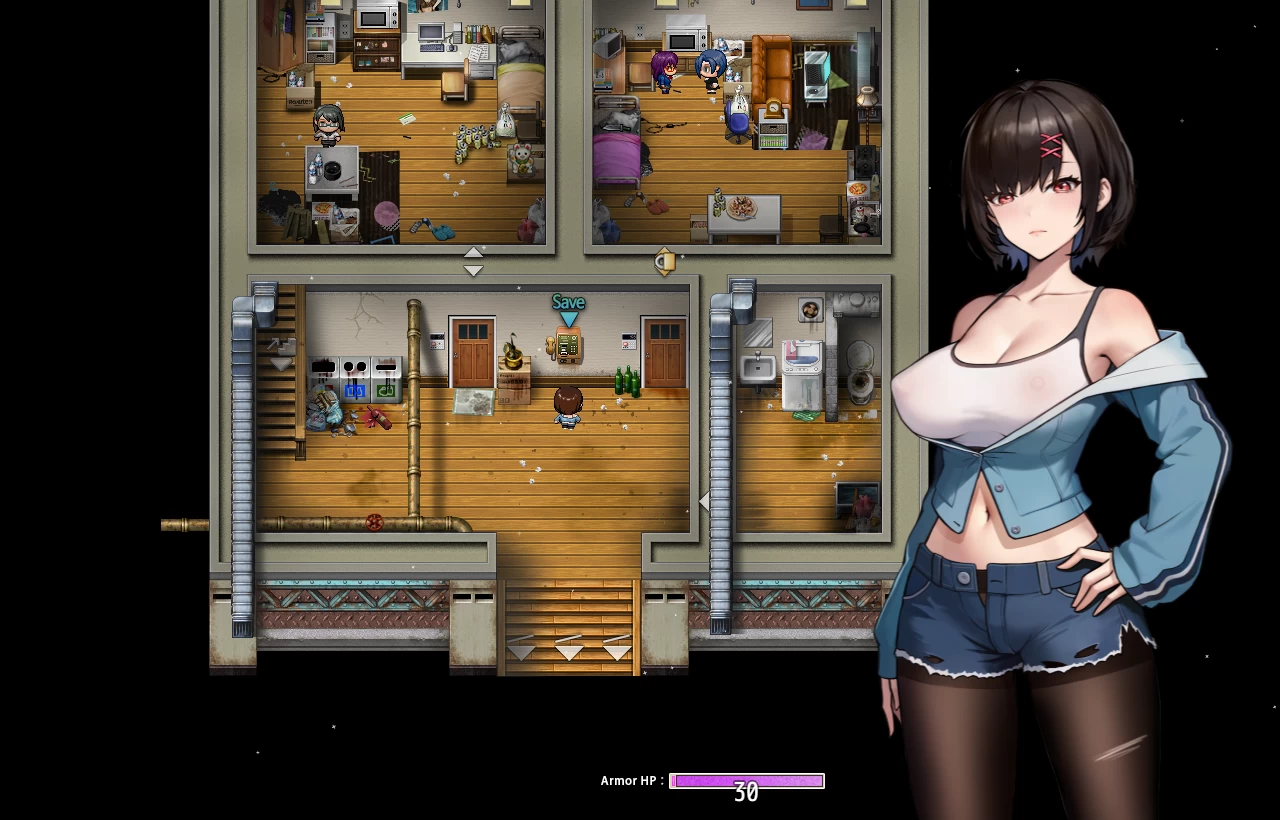Click the Save point marker above the payphone
This screenshot has height=820, width=1280.
(568, 302)
